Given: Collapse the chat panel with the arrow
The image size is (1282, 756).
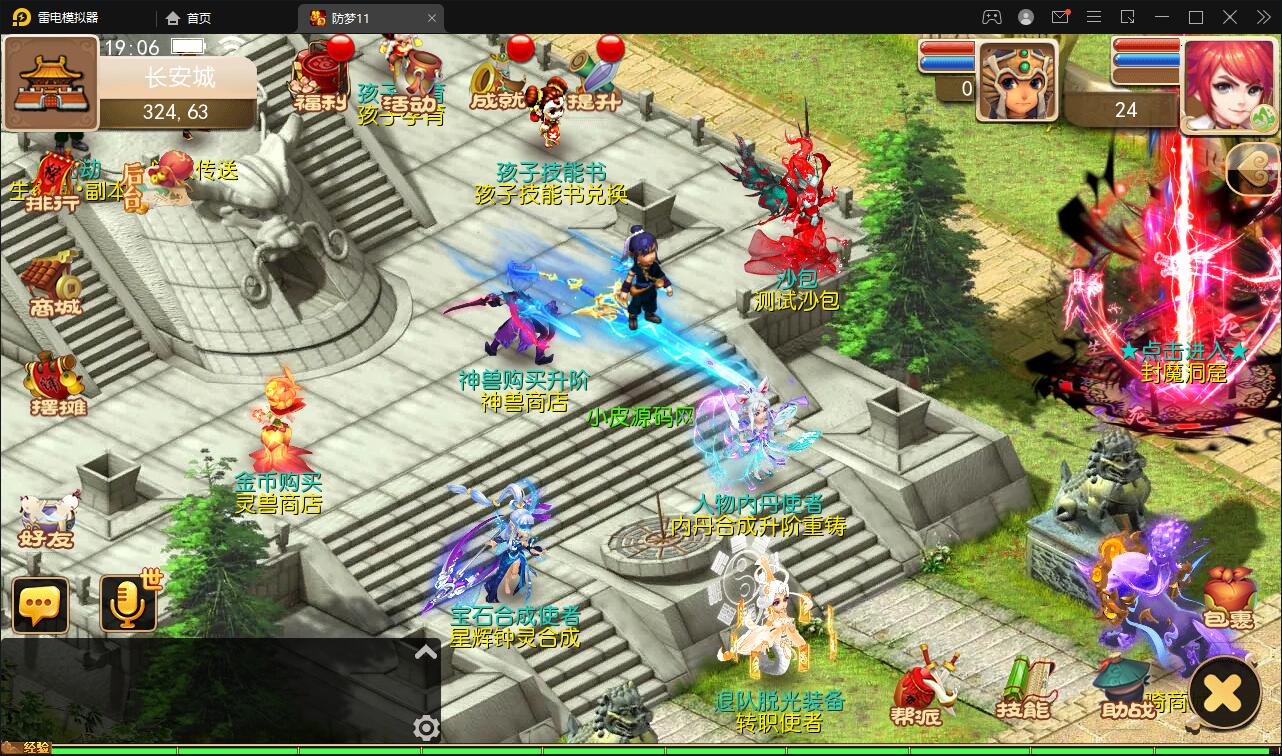Looking at the screenshot, I should coord(424,651).
